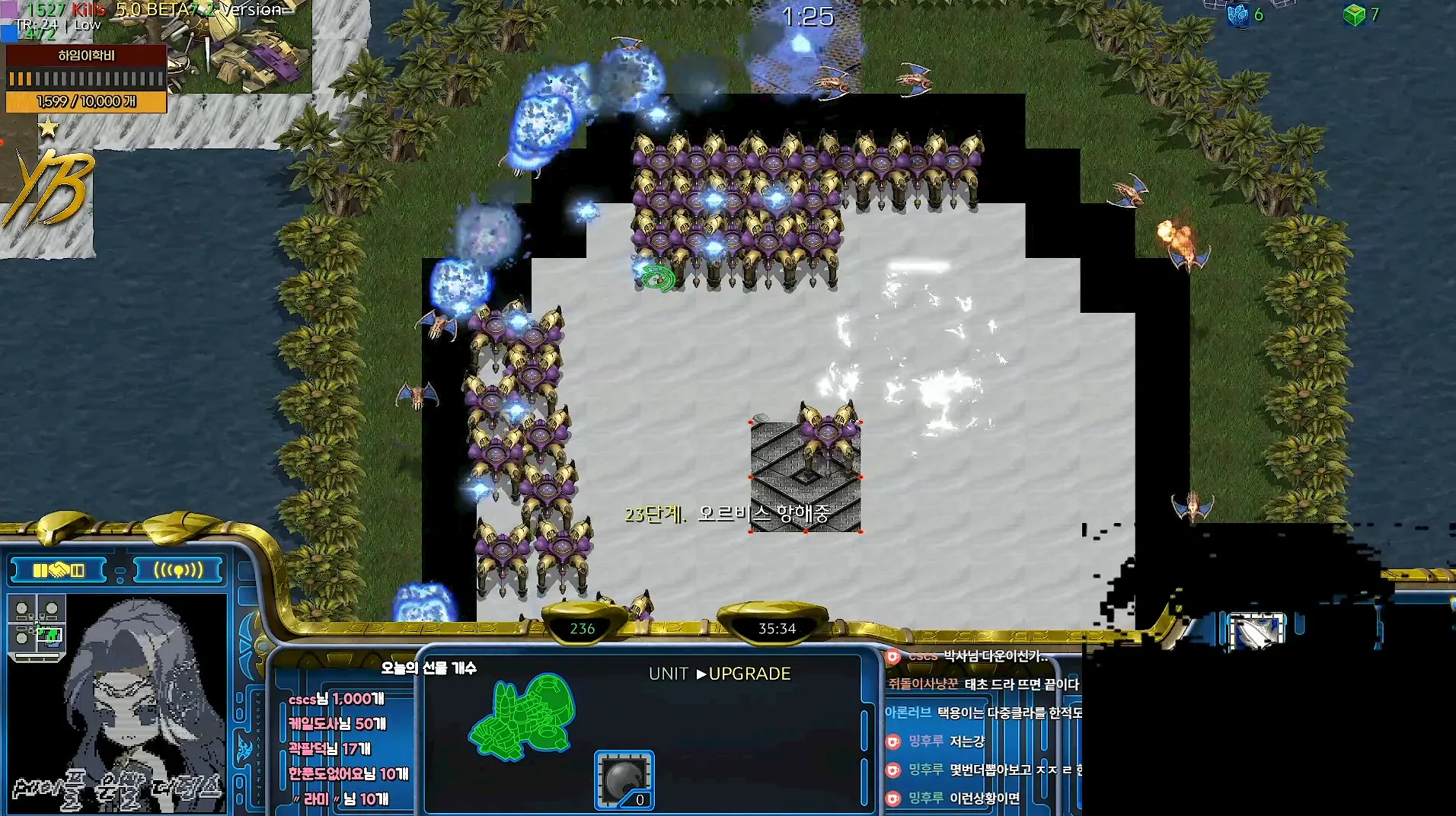Open the alliance handshake diplomacy button
The height and width of the screenshot is (816, 1456).
pyautogui.click(x=59, y=570)
